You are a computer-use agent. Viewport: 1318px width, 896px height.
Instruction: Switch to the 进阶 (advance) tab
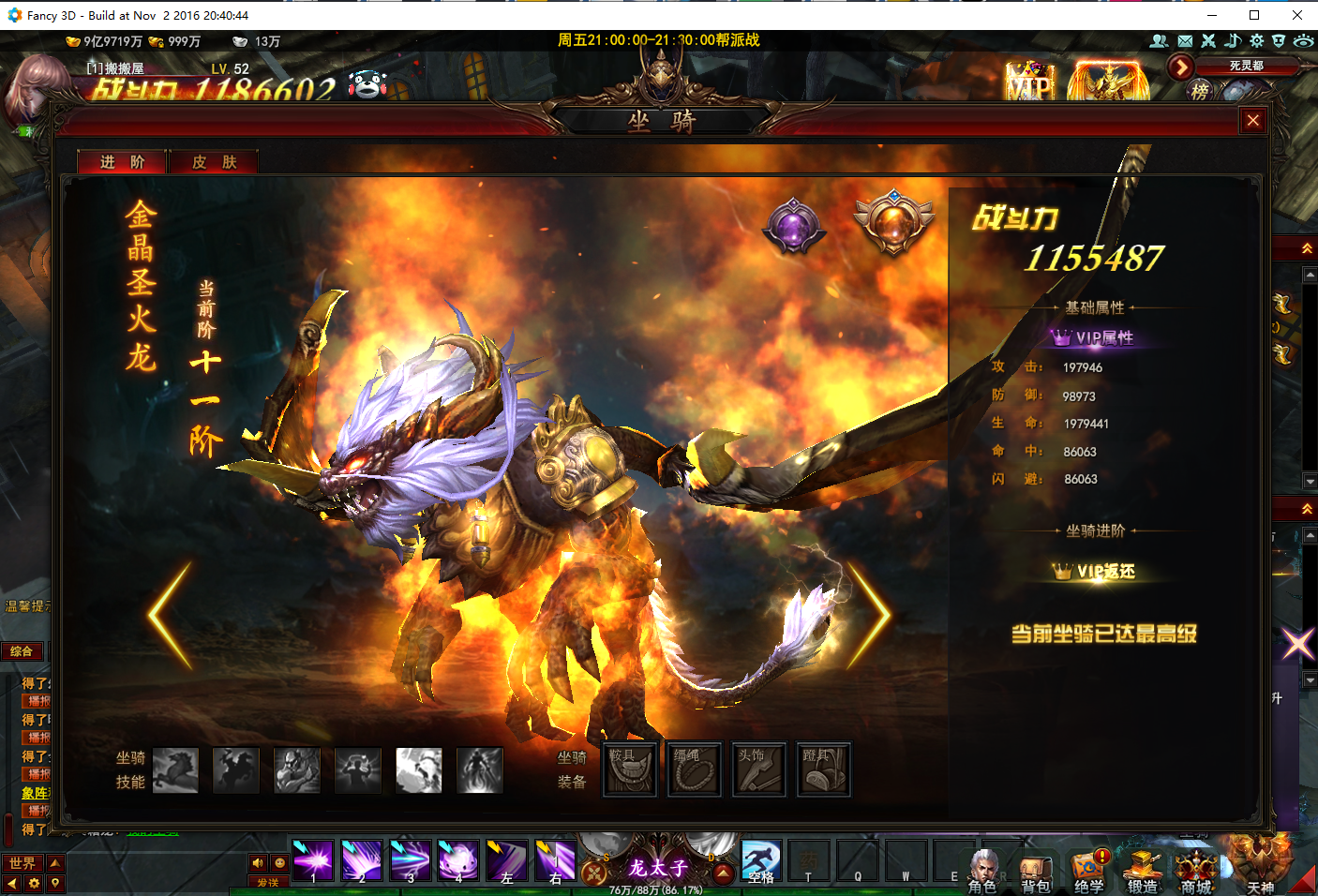click(122, 162)
